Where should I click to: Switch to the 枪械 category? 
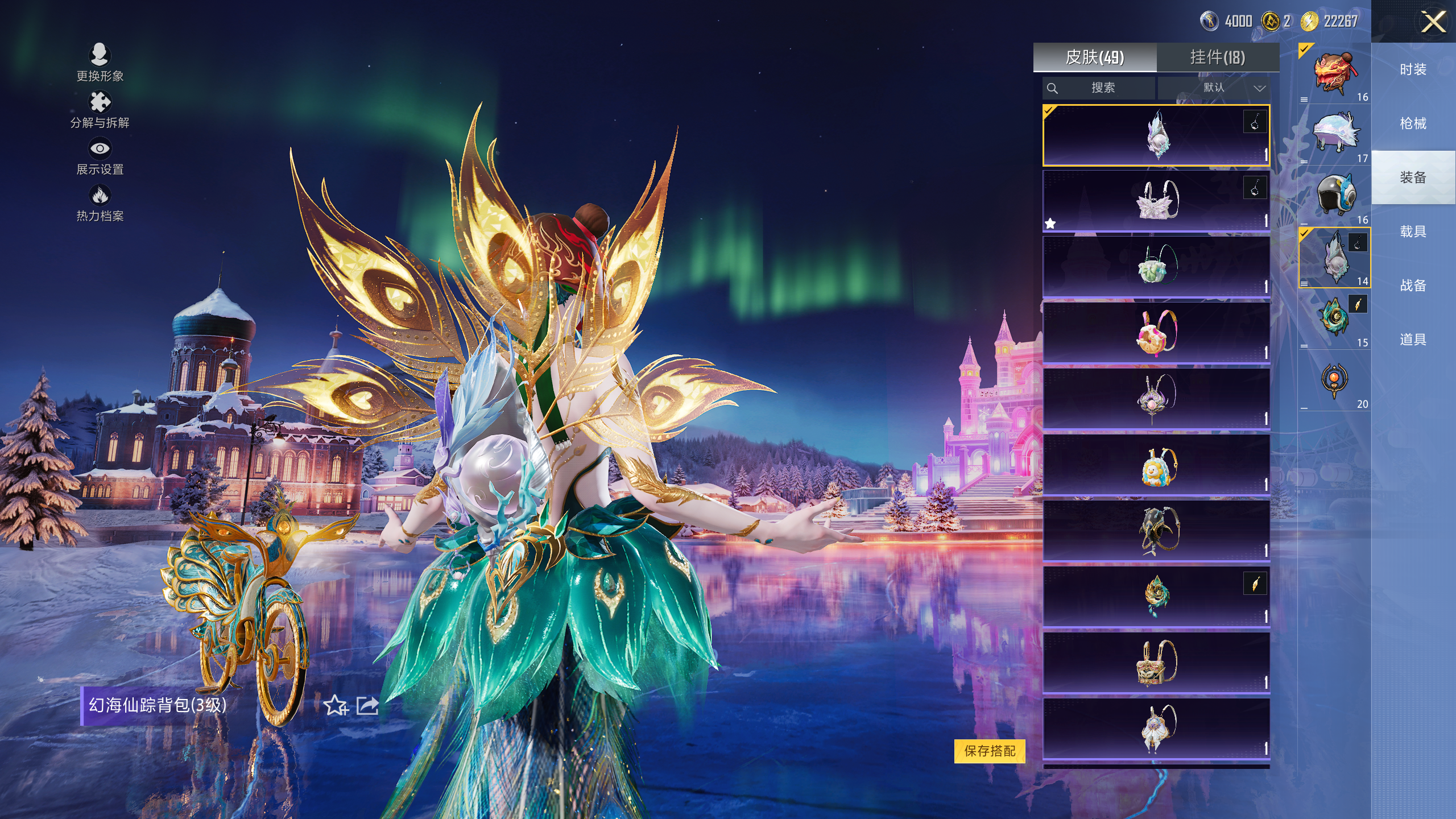click(x=1413, y=123)
